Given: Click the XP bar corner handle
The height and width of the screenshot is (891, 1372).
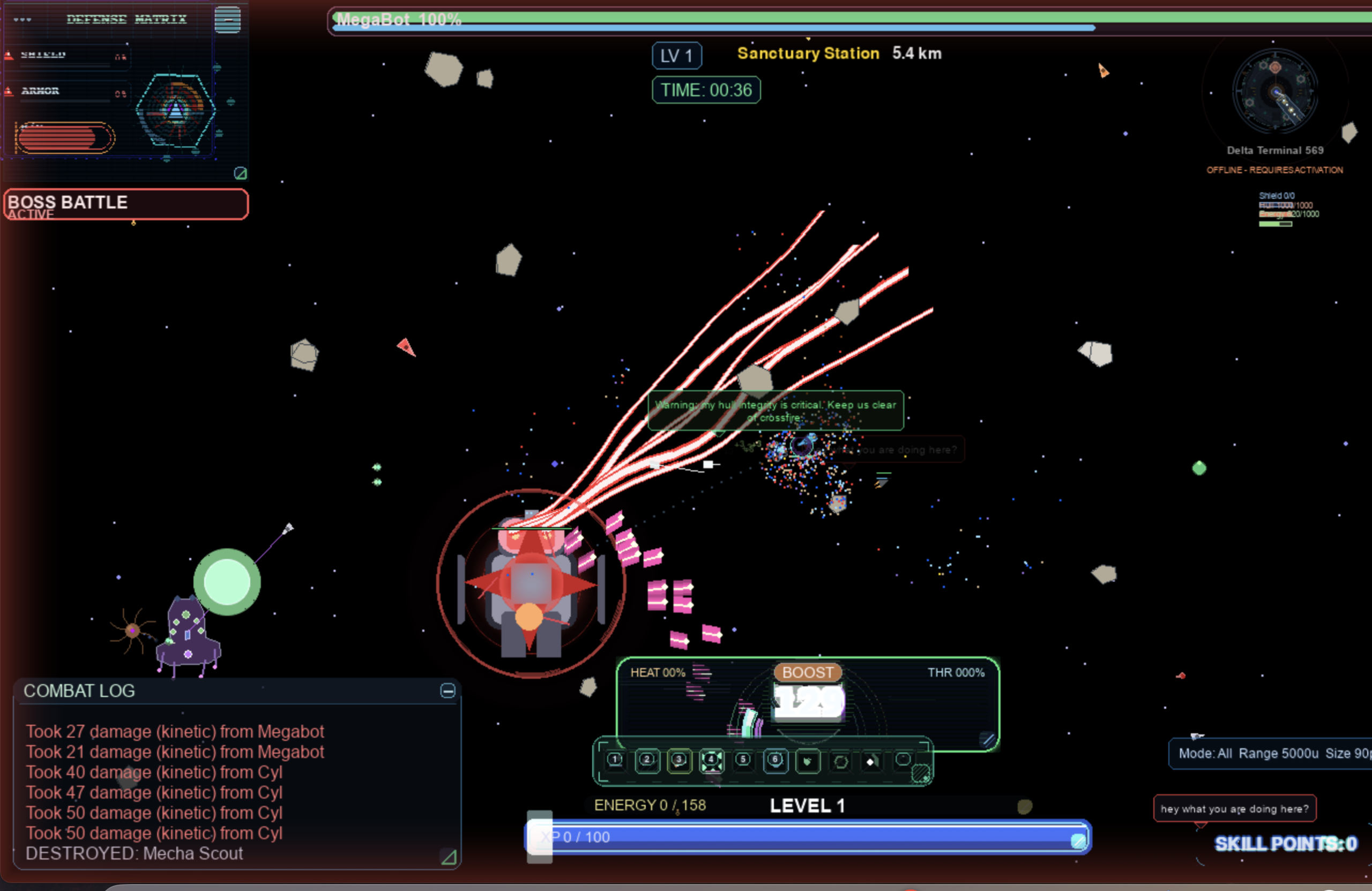Looking at the screenshot, I should [1077, 841].
